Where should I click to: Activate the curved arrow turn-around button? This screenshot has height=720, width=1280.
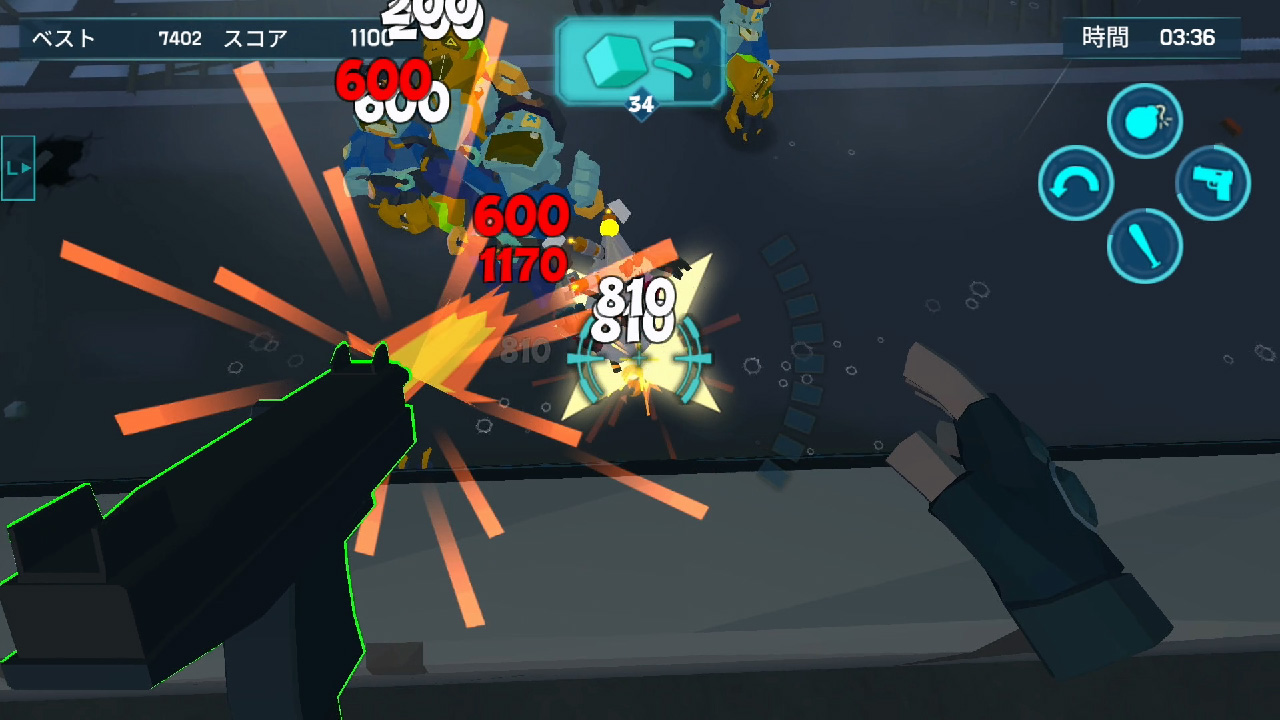1076,184
